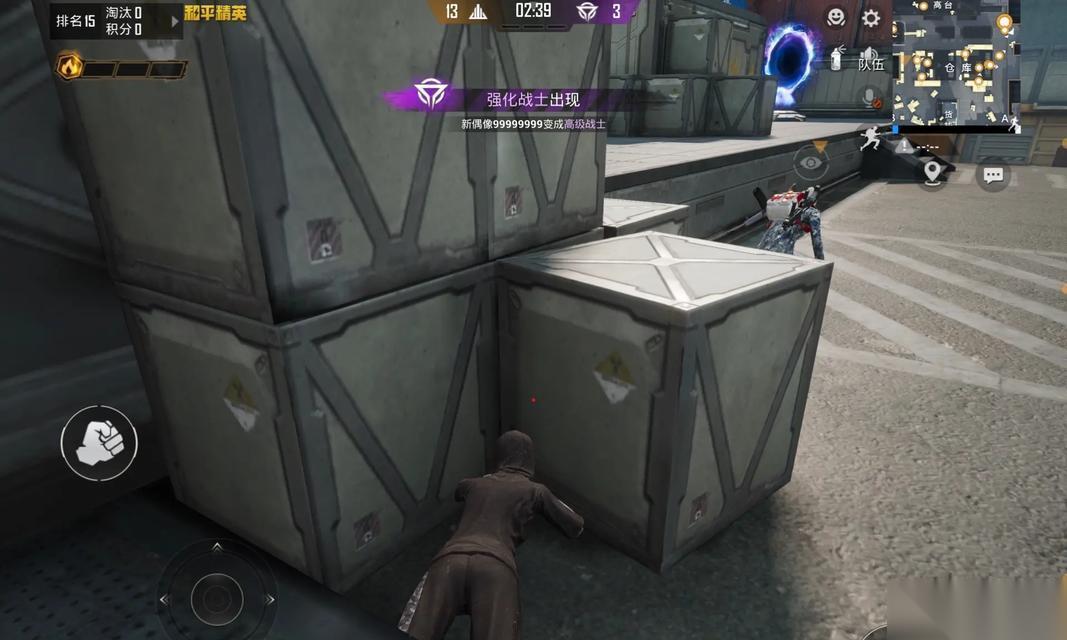Tap the virtual movement joystick
Viewport: 1067px width, 640px height.
pos(217,598)
